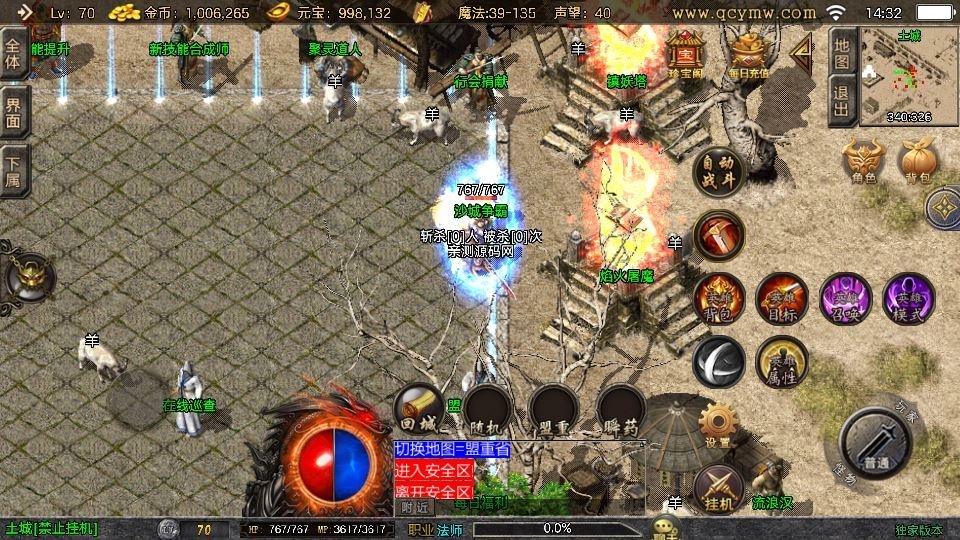Start 挂机 idle mode
Image resolution: width=960 pixels, height=540 pixels.
click(717, 489)
